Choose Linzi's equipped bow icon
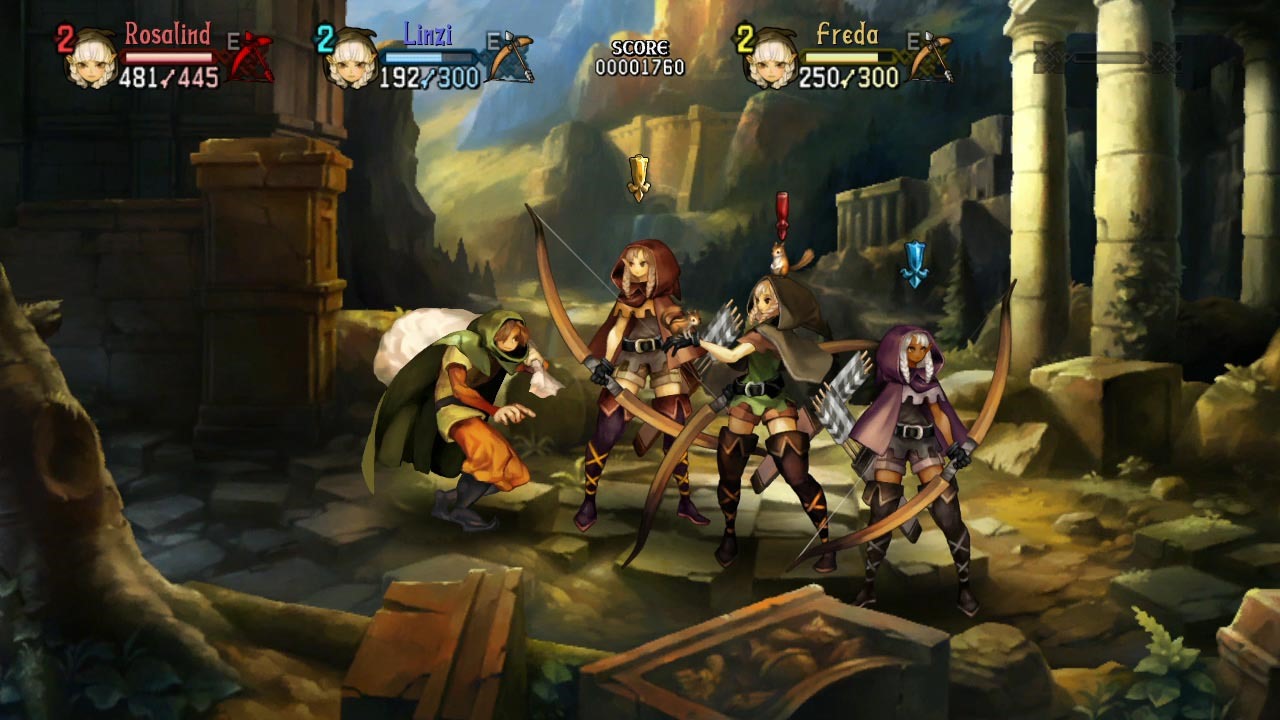The height and width of the screenshot is (720, 1280). (511, 57)
